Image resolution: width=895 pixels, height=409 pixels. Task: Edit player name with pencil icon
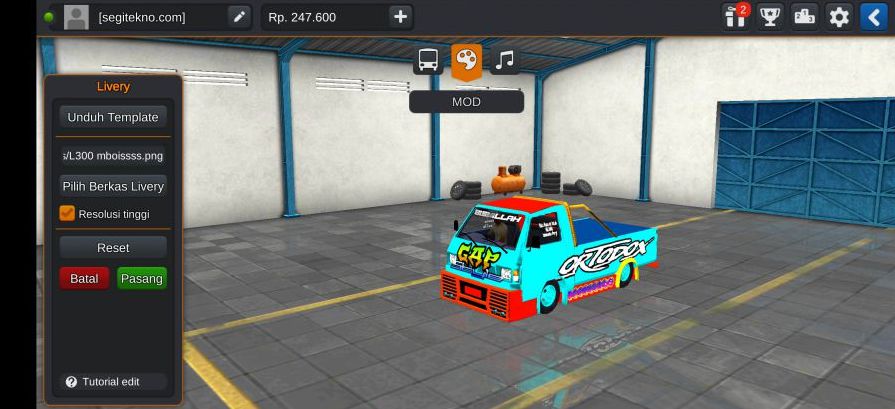(x=238, y=17)
